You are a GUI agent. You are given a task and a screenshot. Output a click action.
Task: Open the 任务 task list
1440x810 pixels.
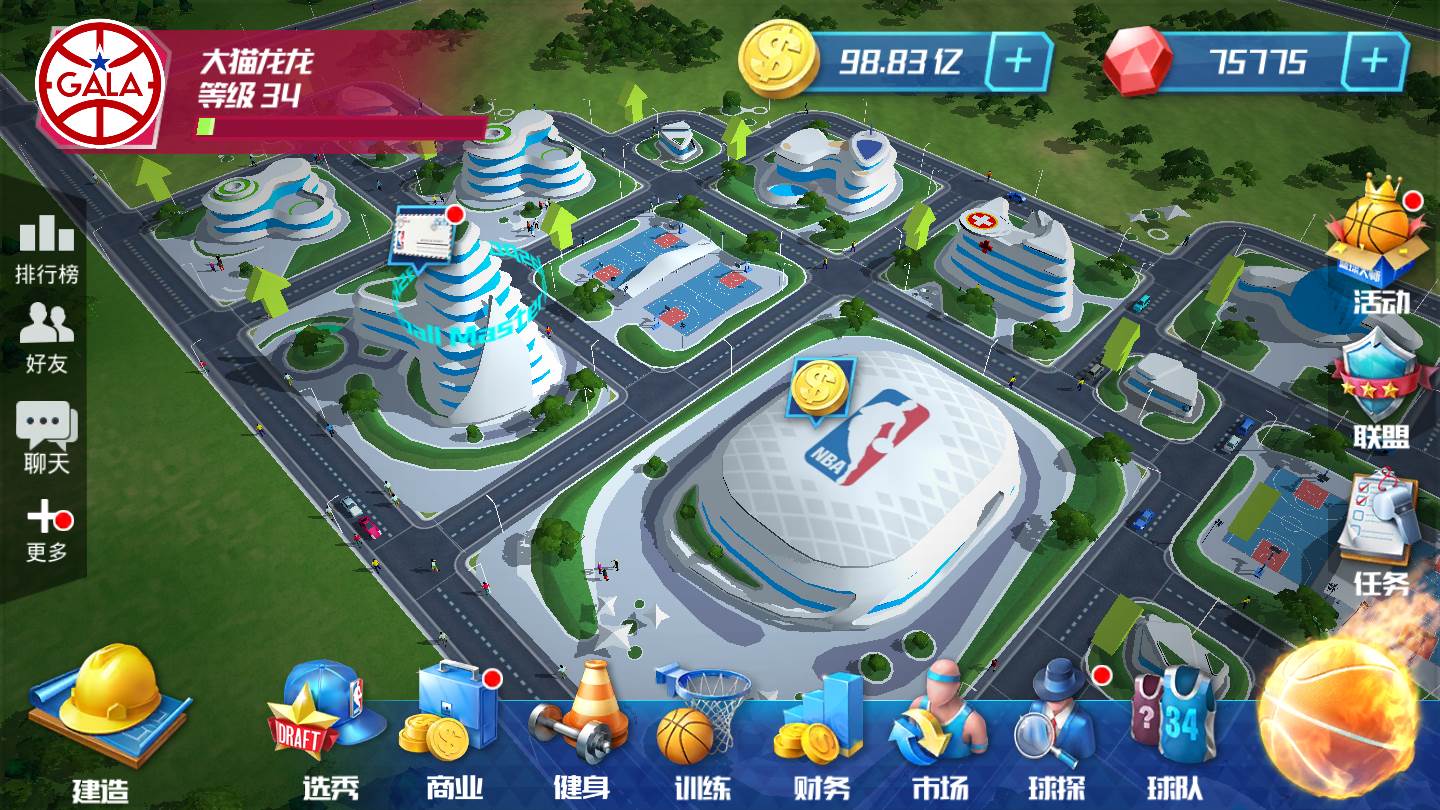(x=1380, y=530)
